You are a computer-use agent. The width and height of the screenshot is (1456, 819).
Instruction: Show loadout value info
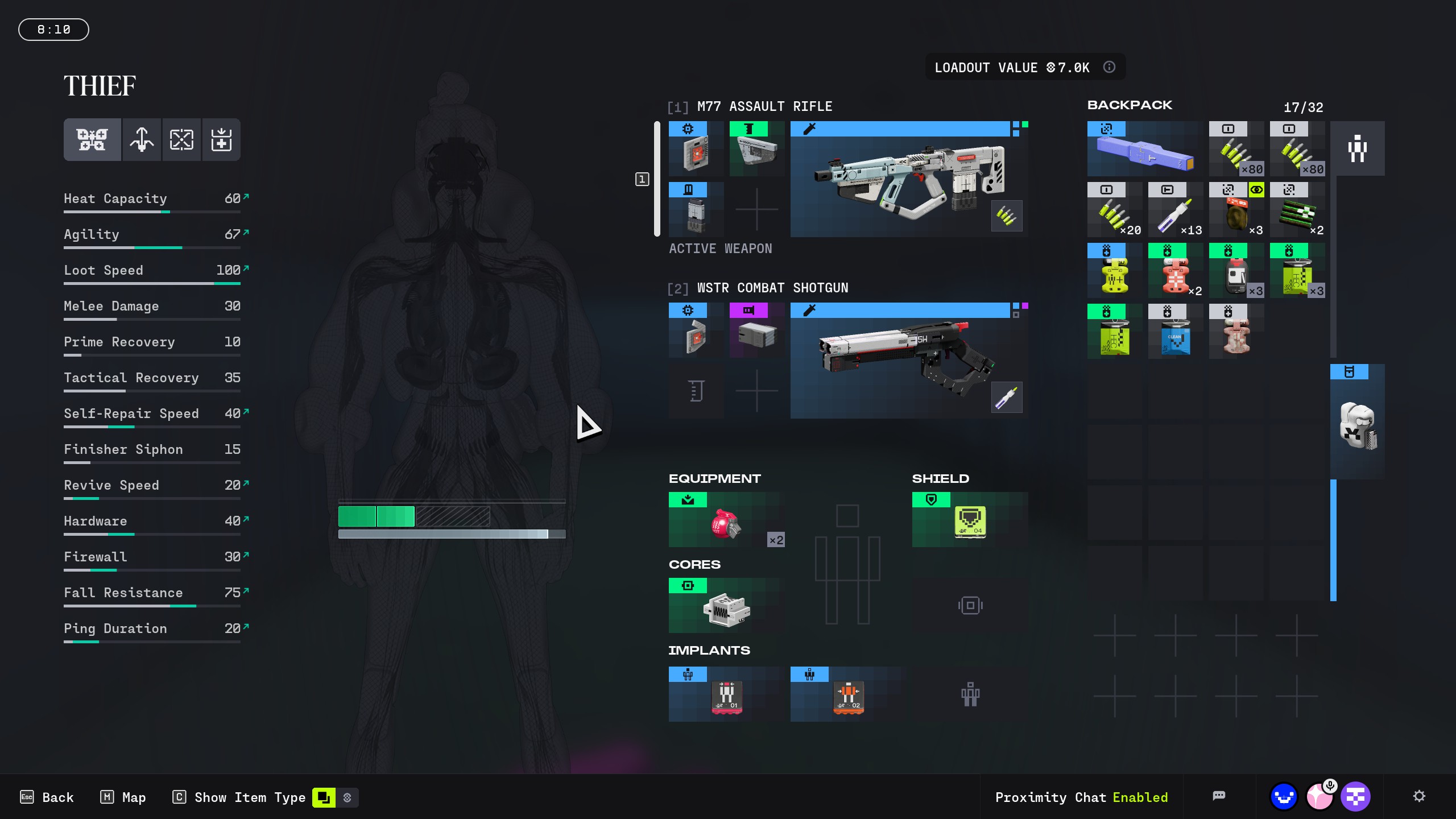click(1109, 67)
